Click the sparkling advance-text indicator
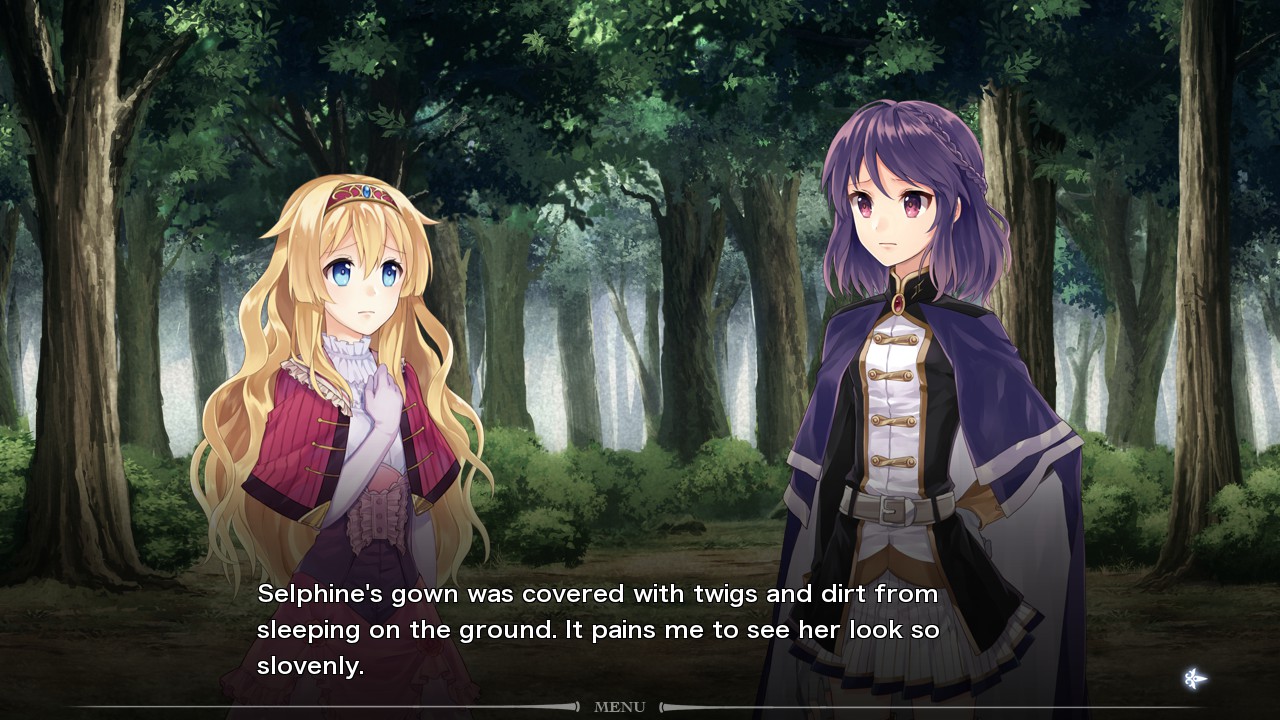1280x720 pixels. pos(1194,679)
